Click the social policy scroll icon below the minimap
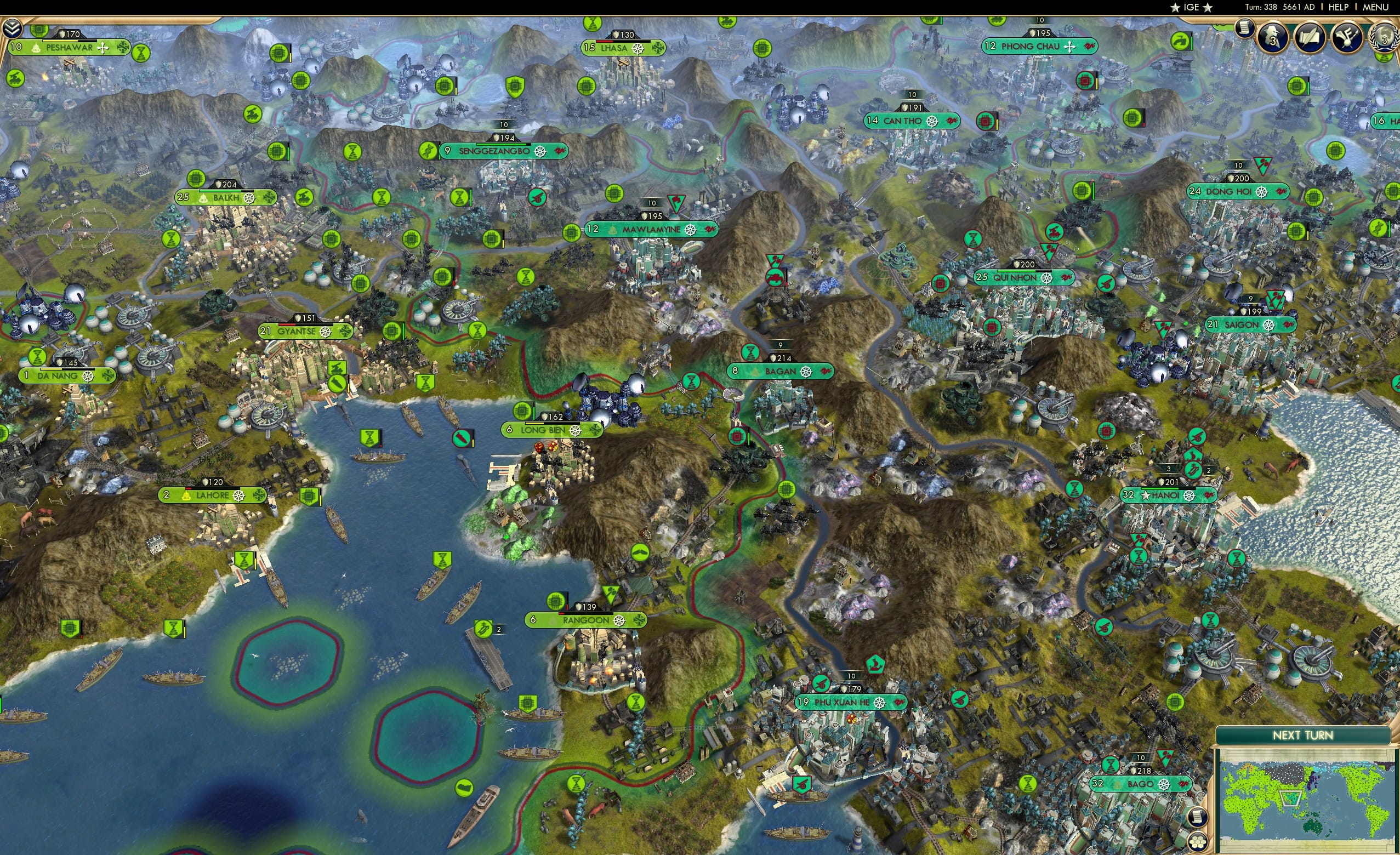 (x=1198, y=818)
